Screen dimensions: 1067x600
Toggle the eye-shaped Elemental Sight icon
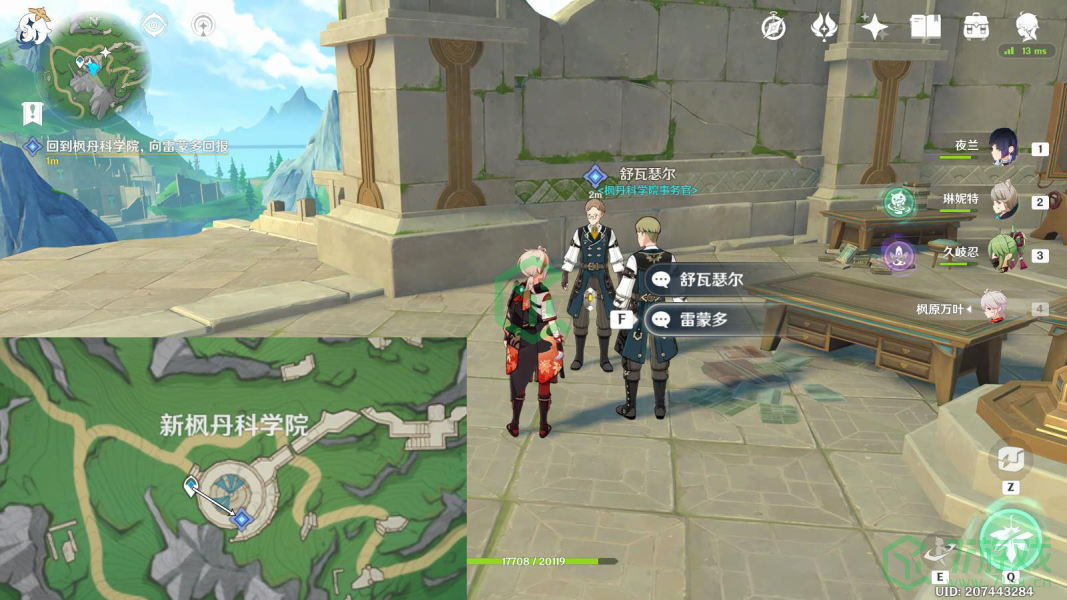[153, 25]
